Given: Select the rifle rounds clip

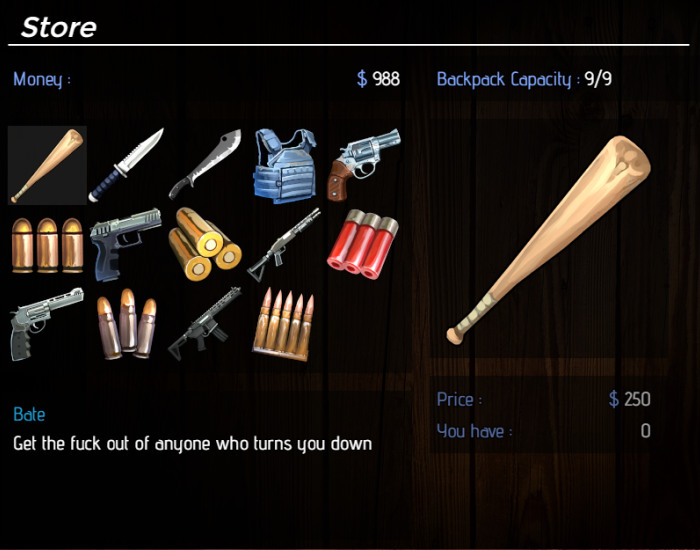Looking at the screenshot, I should pyautogui.click(x=284, y=323).
